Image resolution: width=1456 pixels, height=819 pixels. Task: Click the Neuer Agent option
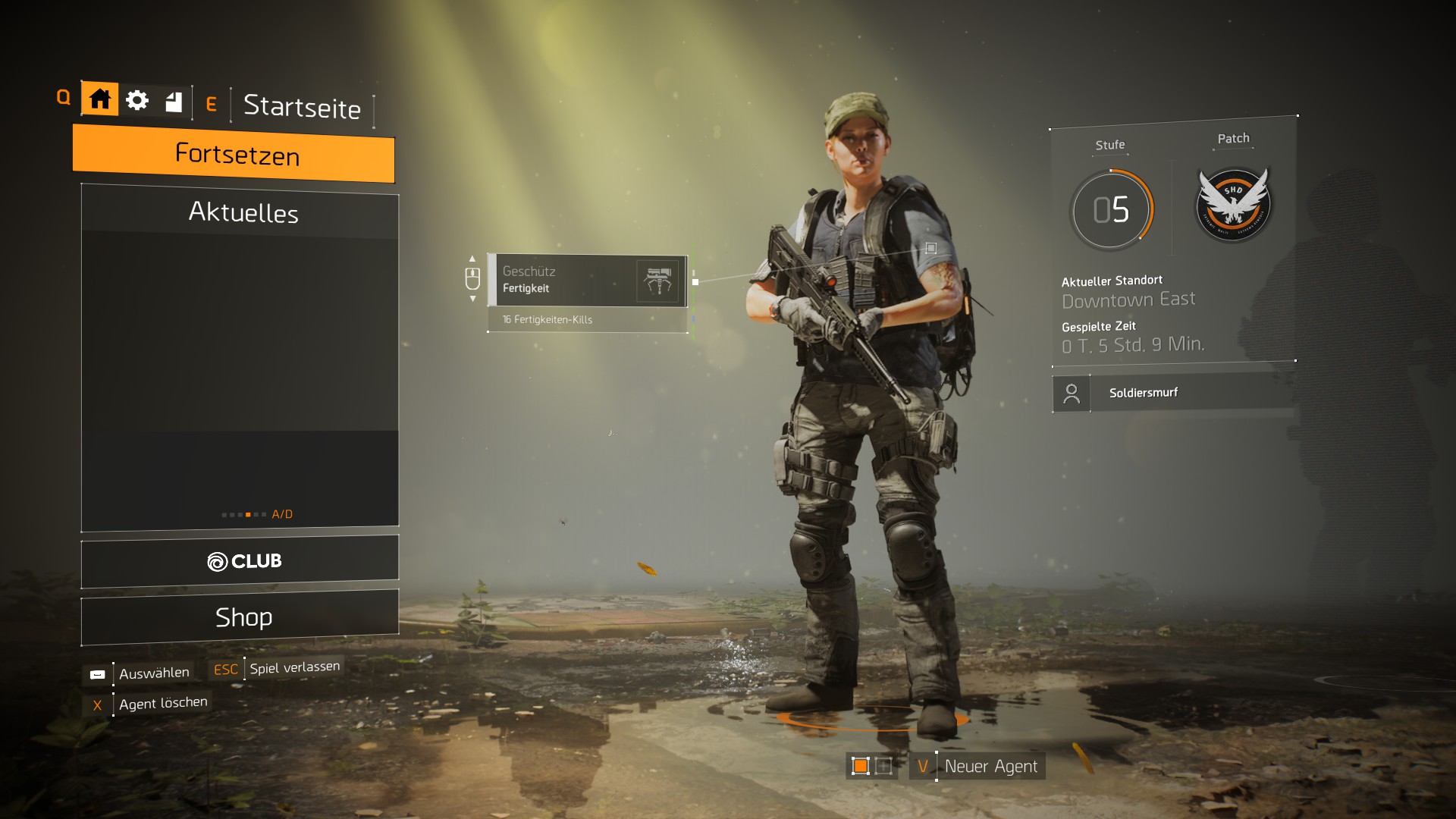point(990,766)
